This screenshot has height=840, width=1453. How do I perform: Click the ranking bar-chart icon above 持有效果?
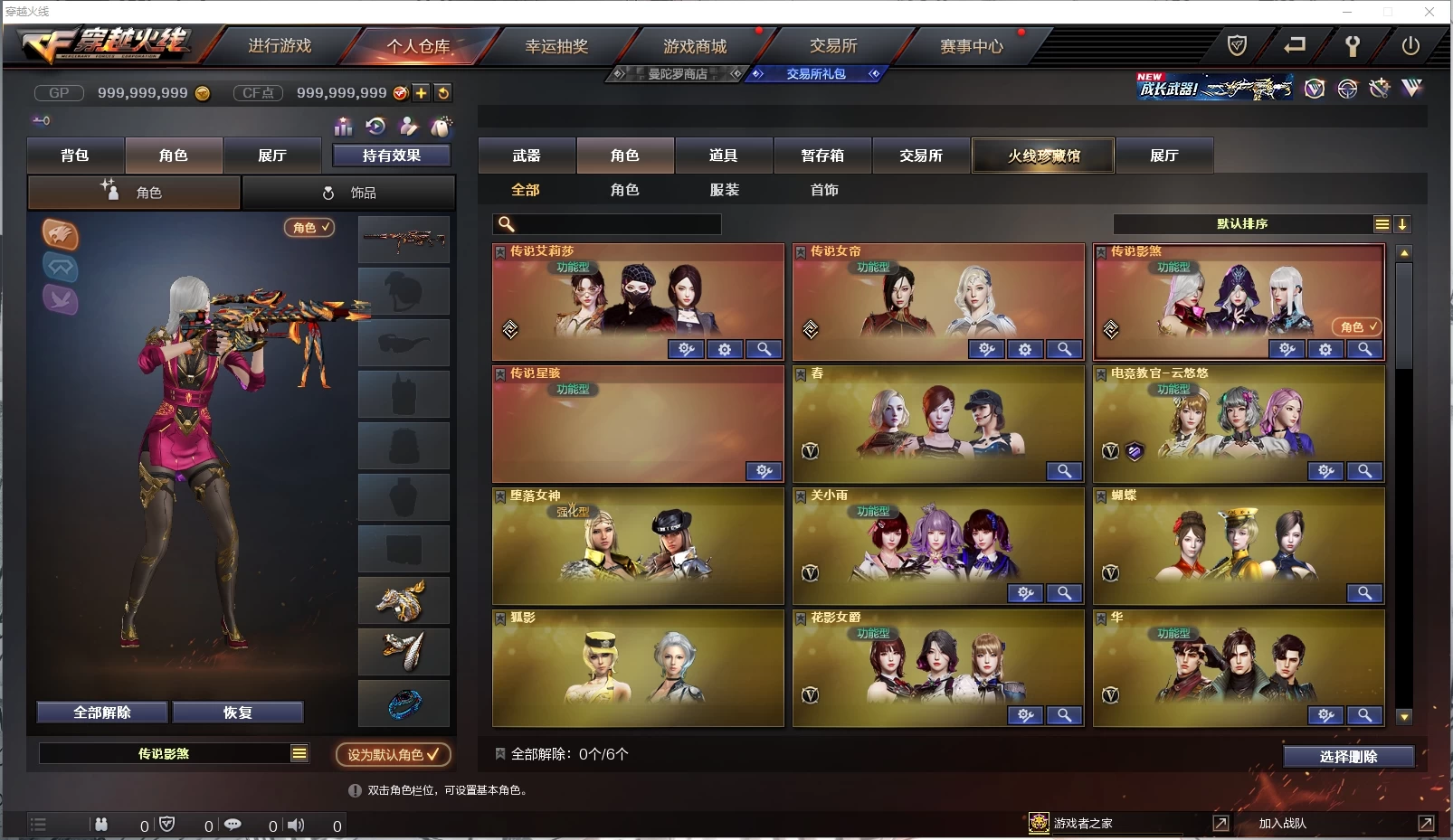[344, 127]
